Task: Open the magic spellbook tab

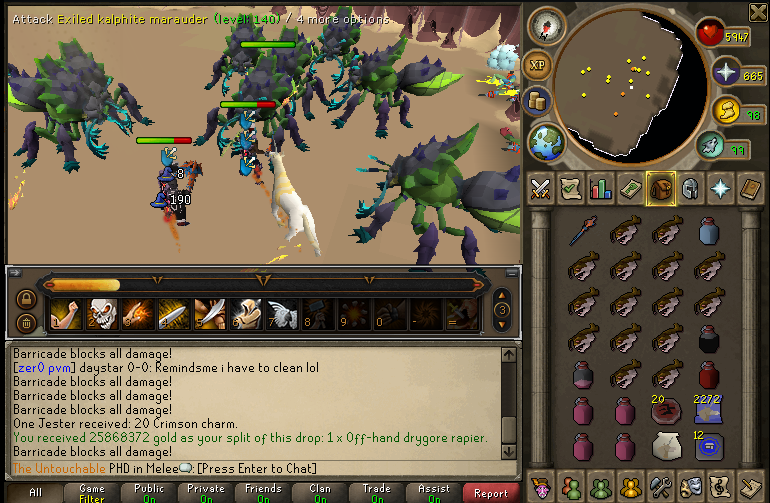Action: (x=749, y=188)
